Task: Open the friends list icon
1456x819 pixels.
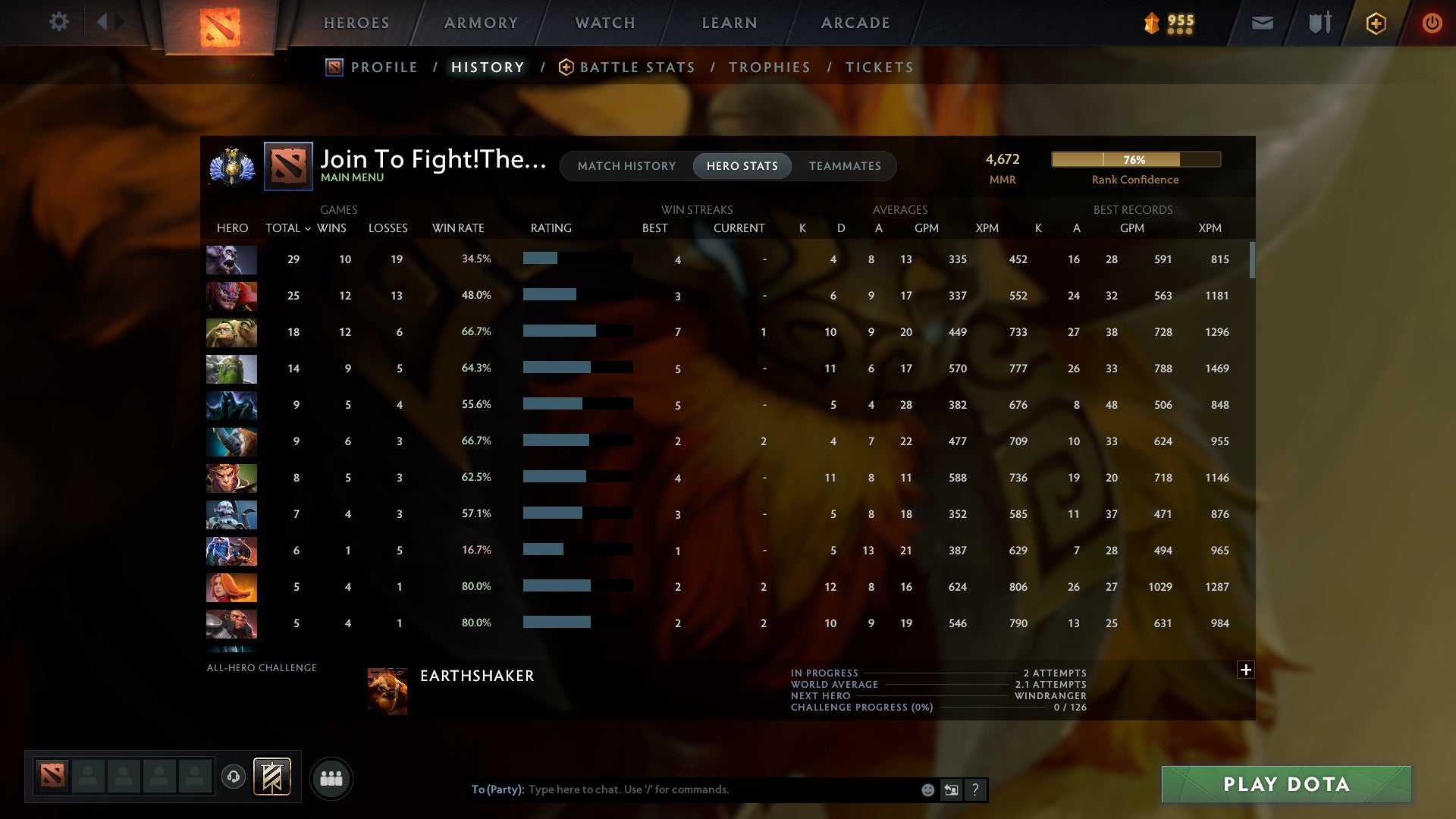Action: tap(331, 777)
